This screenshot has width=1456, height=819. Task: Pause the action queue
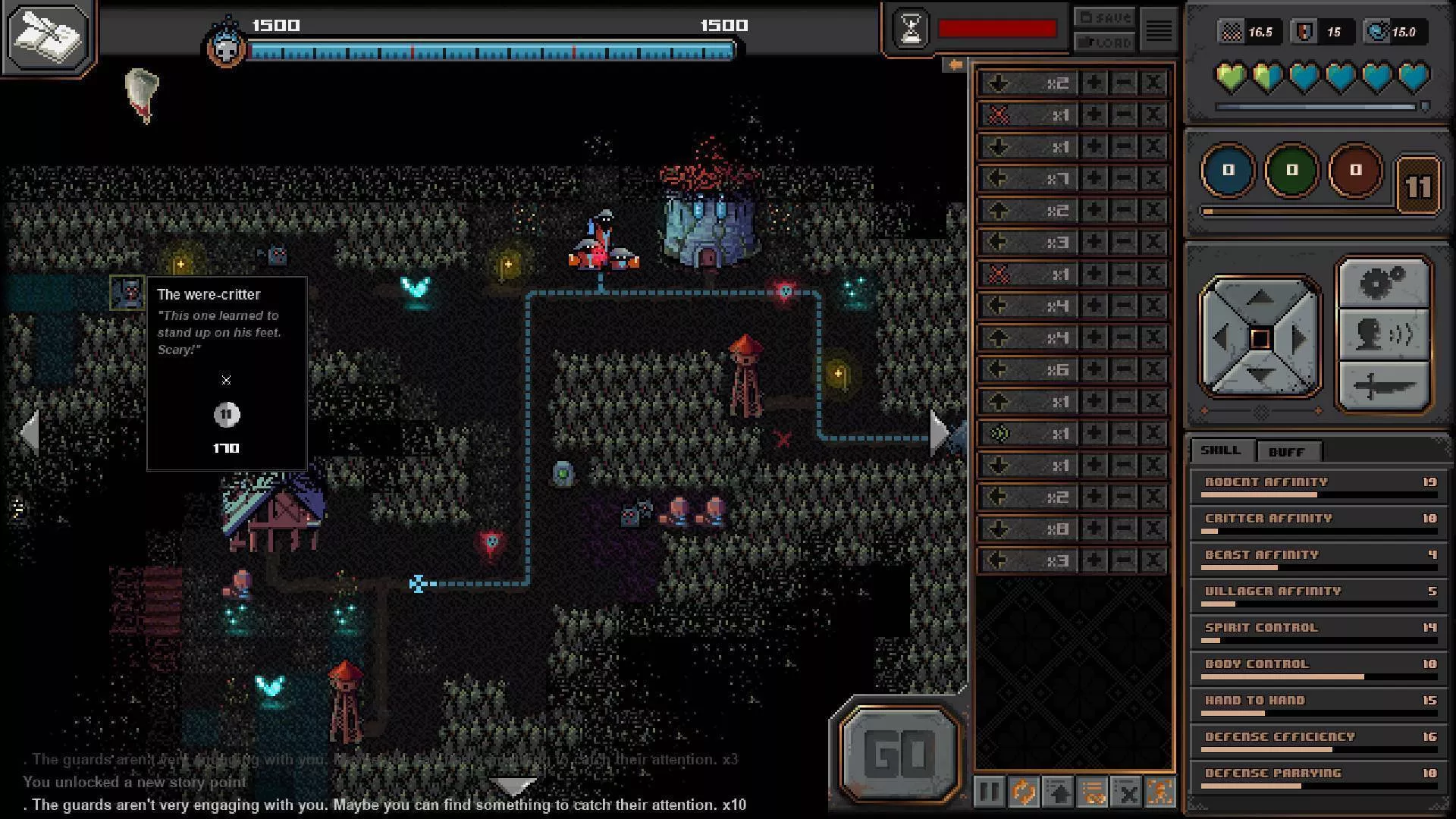coord(989,792)
